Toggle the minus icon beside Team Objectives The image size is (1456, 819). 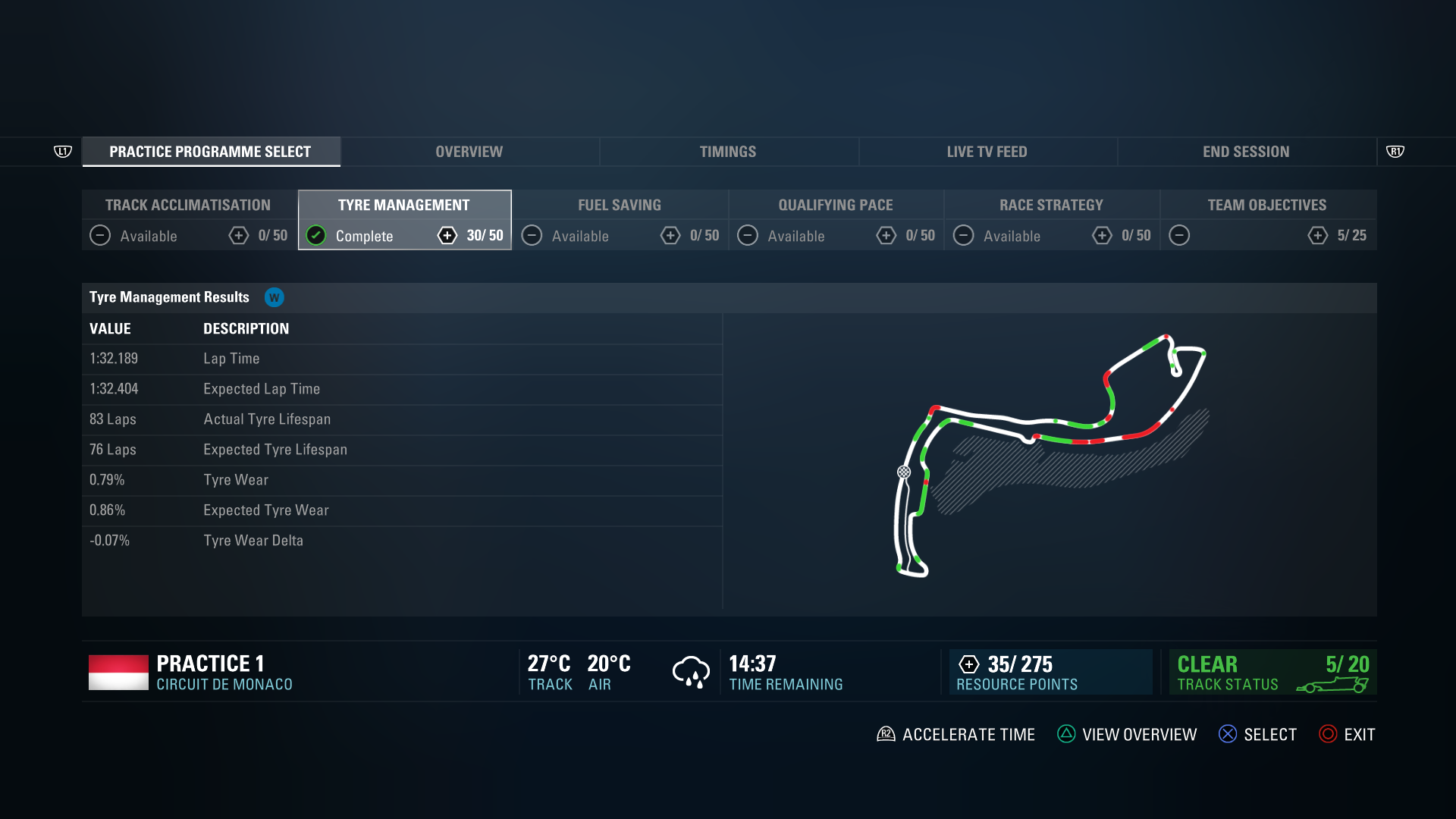coord(1180,236)
